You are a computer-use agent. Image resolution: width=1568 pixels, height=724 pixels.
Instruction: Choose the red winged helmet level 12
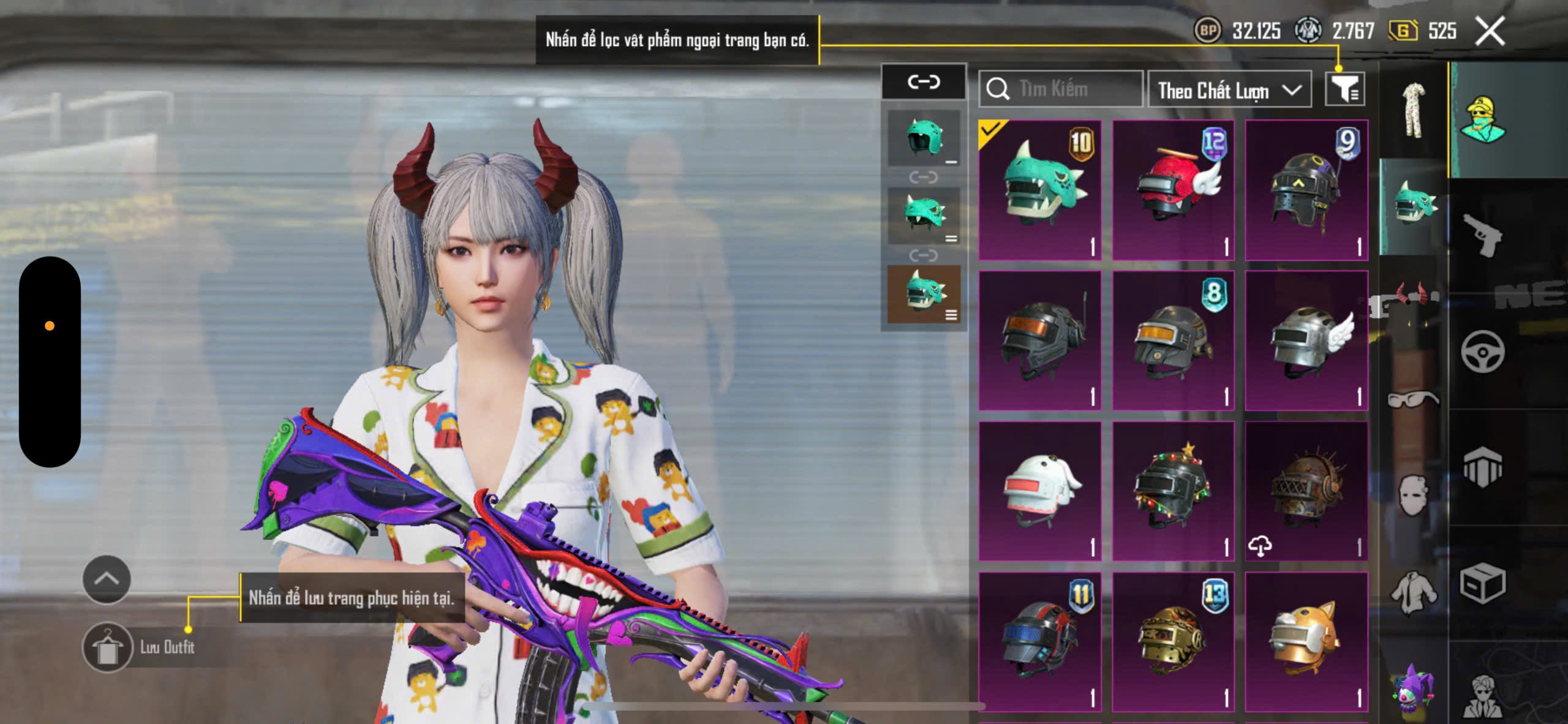pos(1173,190)
